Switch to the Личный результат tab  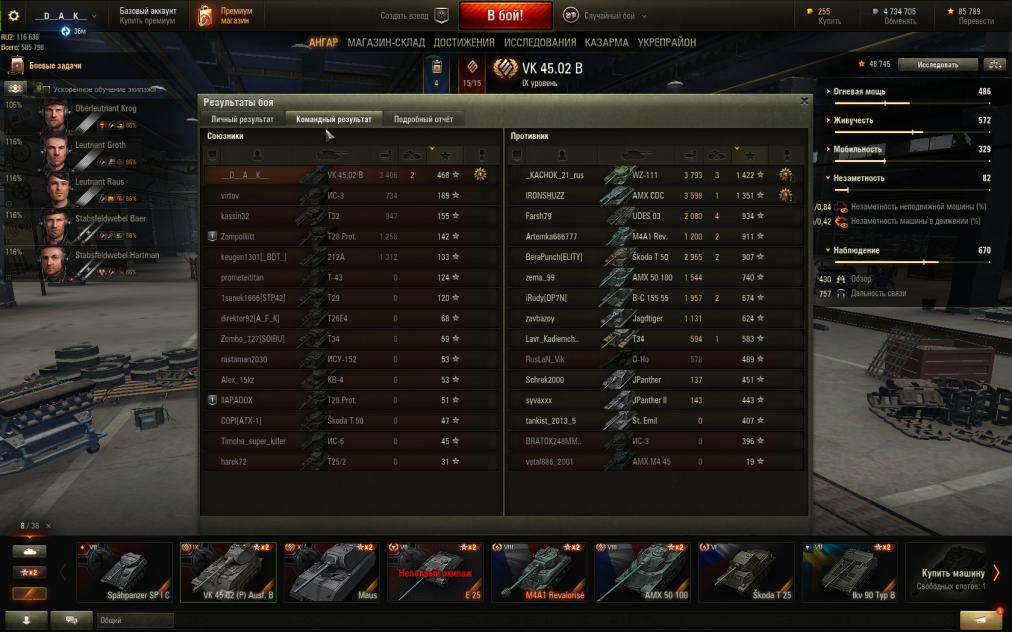242,119
